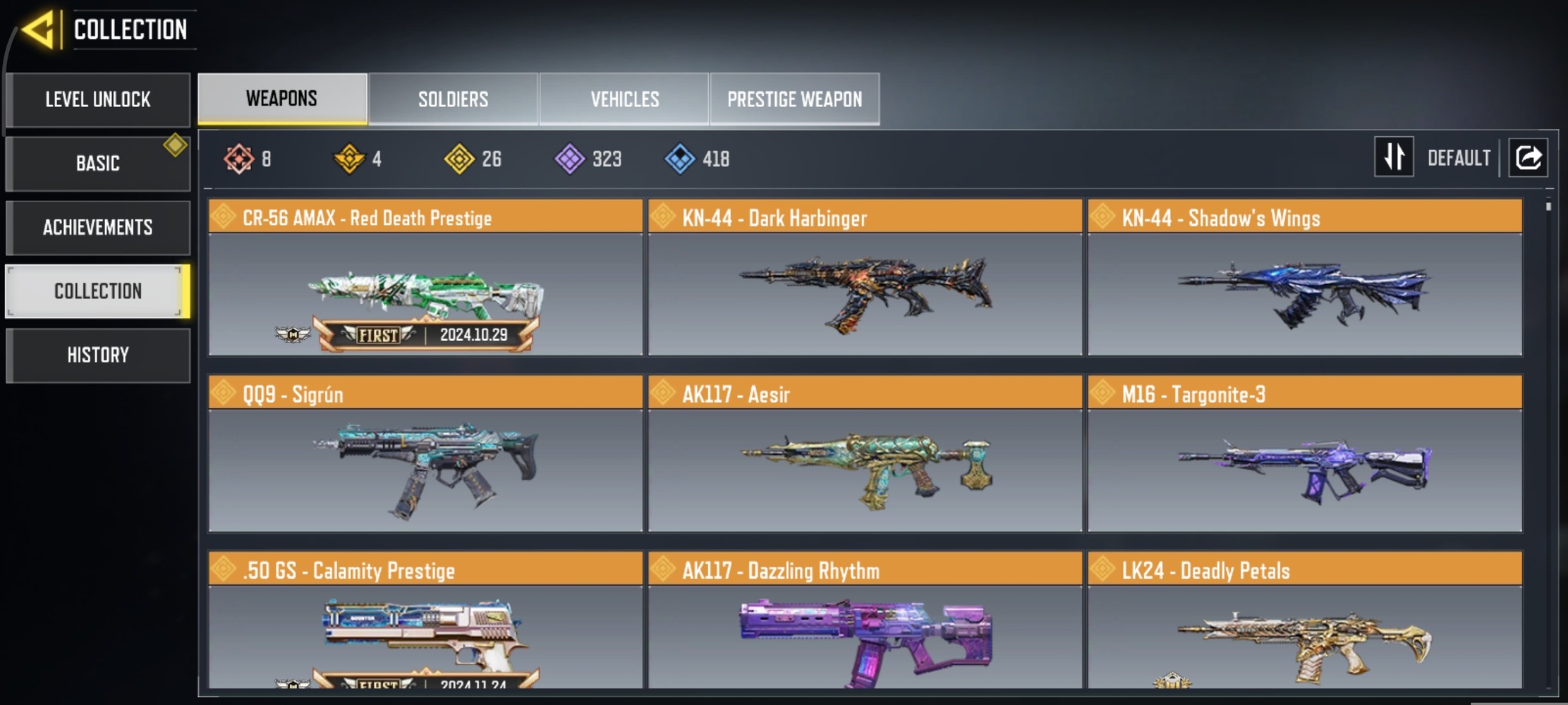Viewport: 1568px width, 705px height.
Task: Toggle the purple Rare rarity filter
Action: [x=571, y=159]
